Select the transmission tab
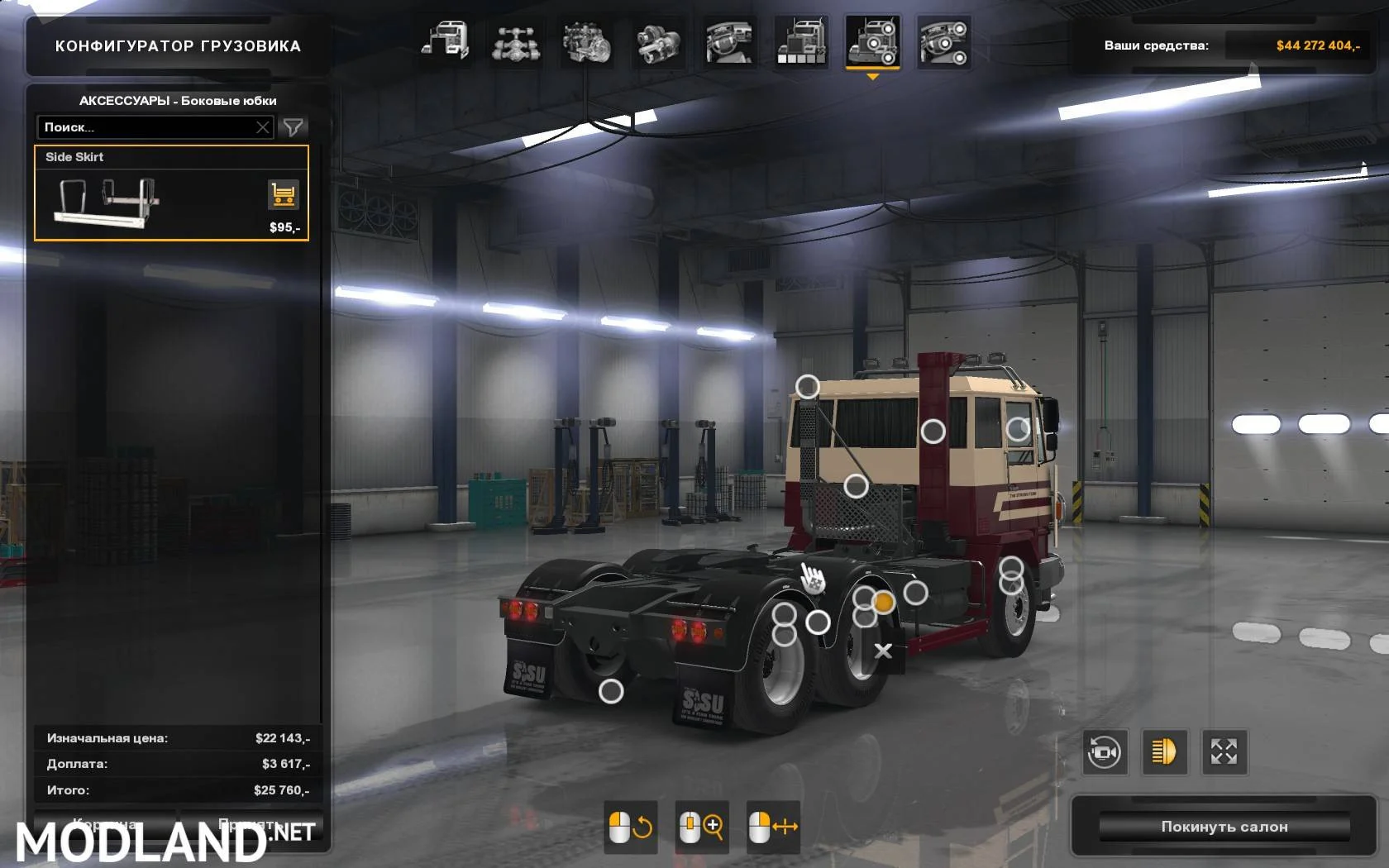Viewport: 1389px width, 868px height. [659, 41]
